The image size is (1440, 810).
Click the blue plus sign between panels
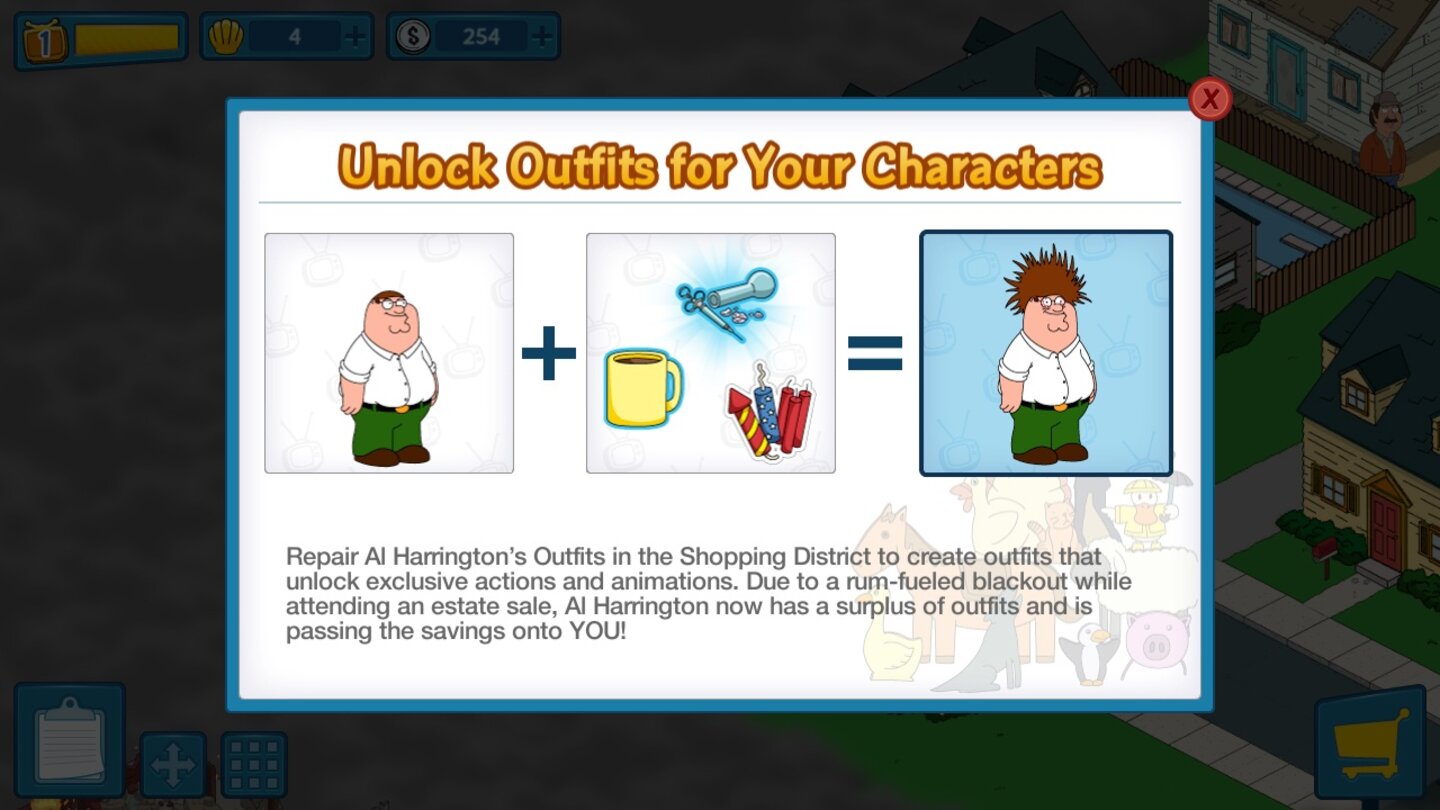(548, 352)
